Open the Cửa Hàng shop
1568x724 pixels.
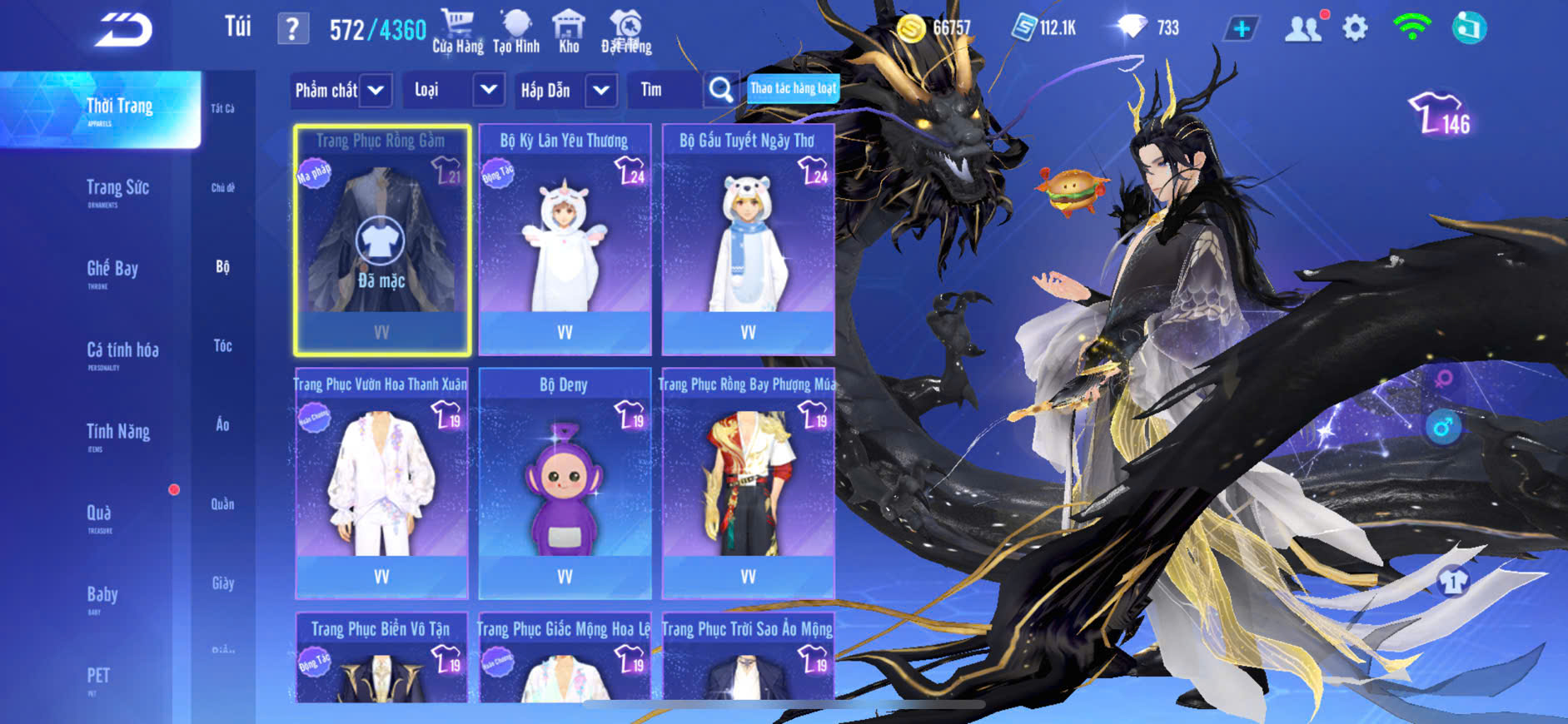457,32
